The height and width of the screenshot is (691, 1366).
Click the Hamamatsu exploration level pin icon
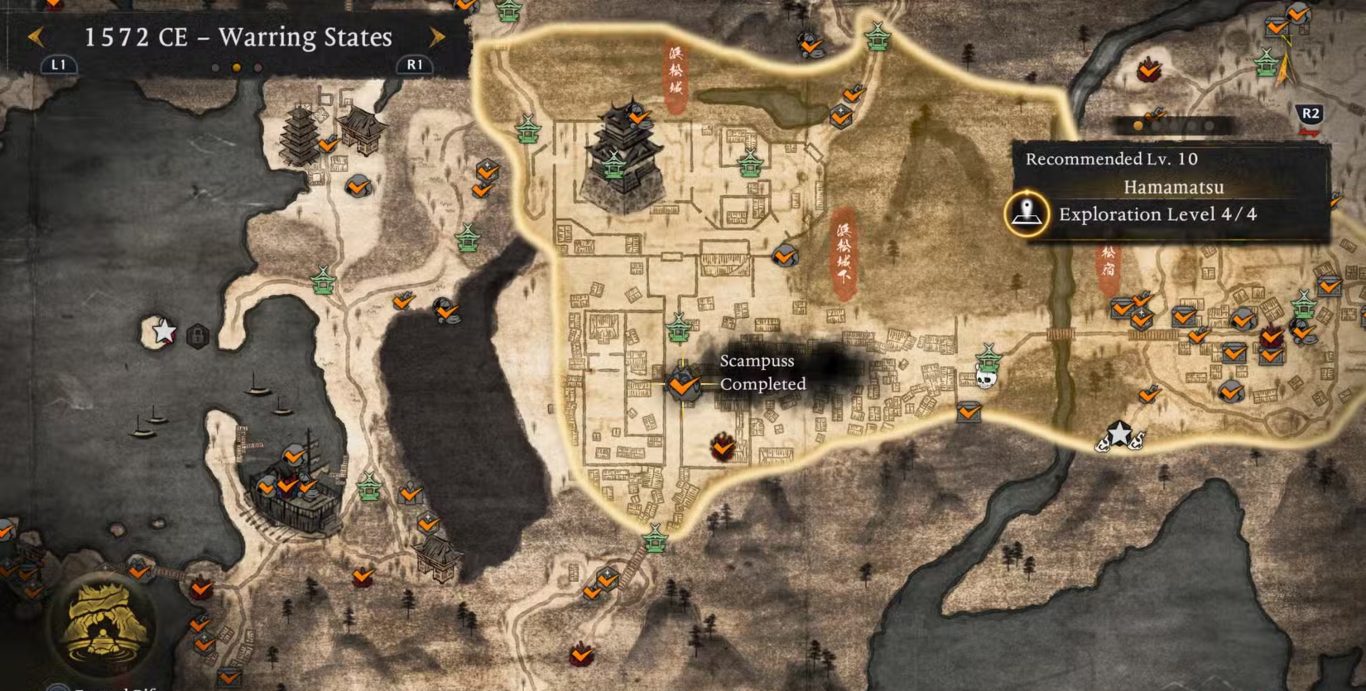(1026, 214)
